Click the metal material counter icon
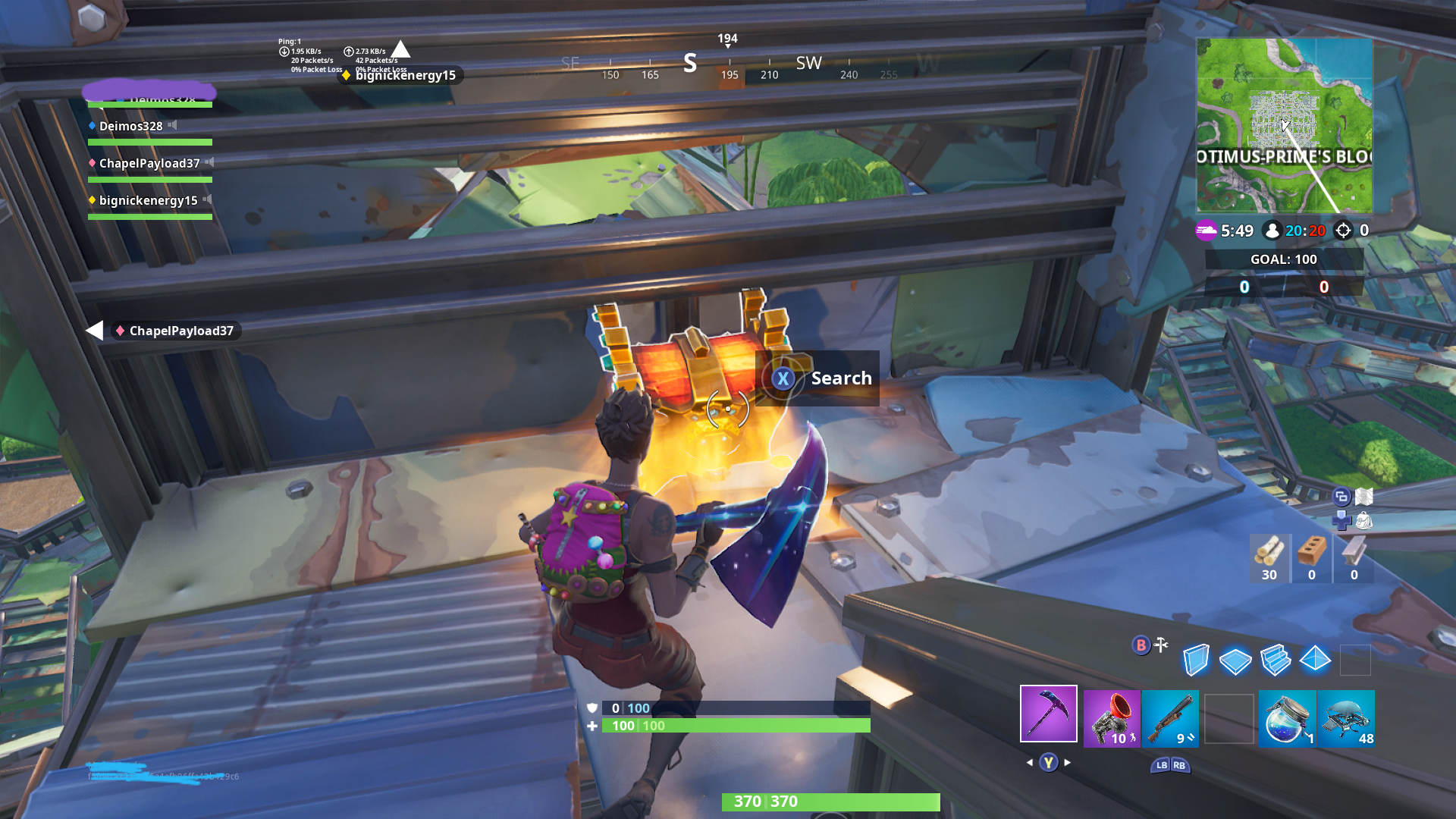1456x819 pixels. (1354, 554)
